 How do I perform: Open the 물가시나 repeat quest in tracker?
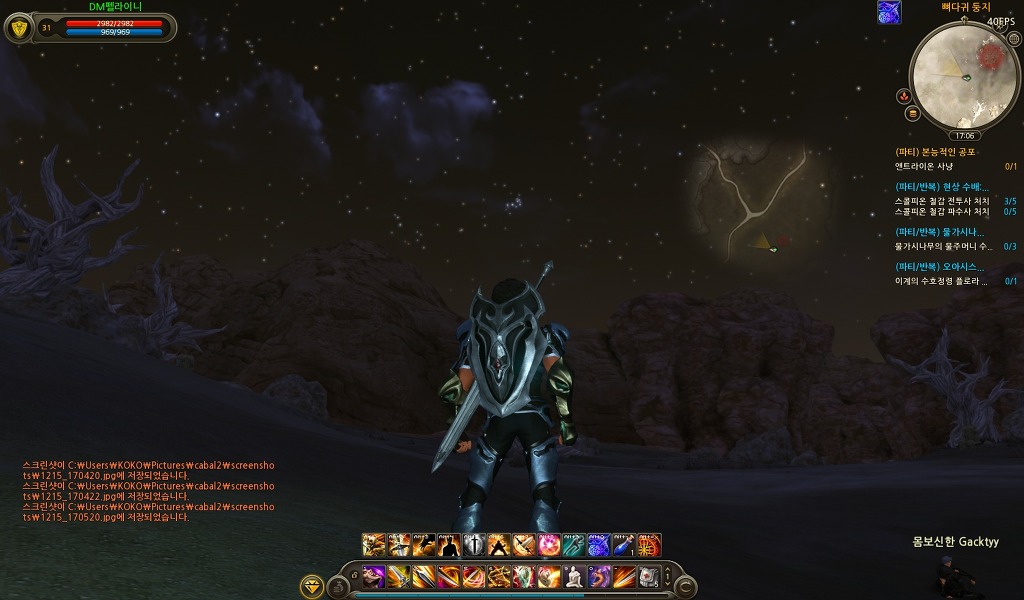click(x=940, y=232)
